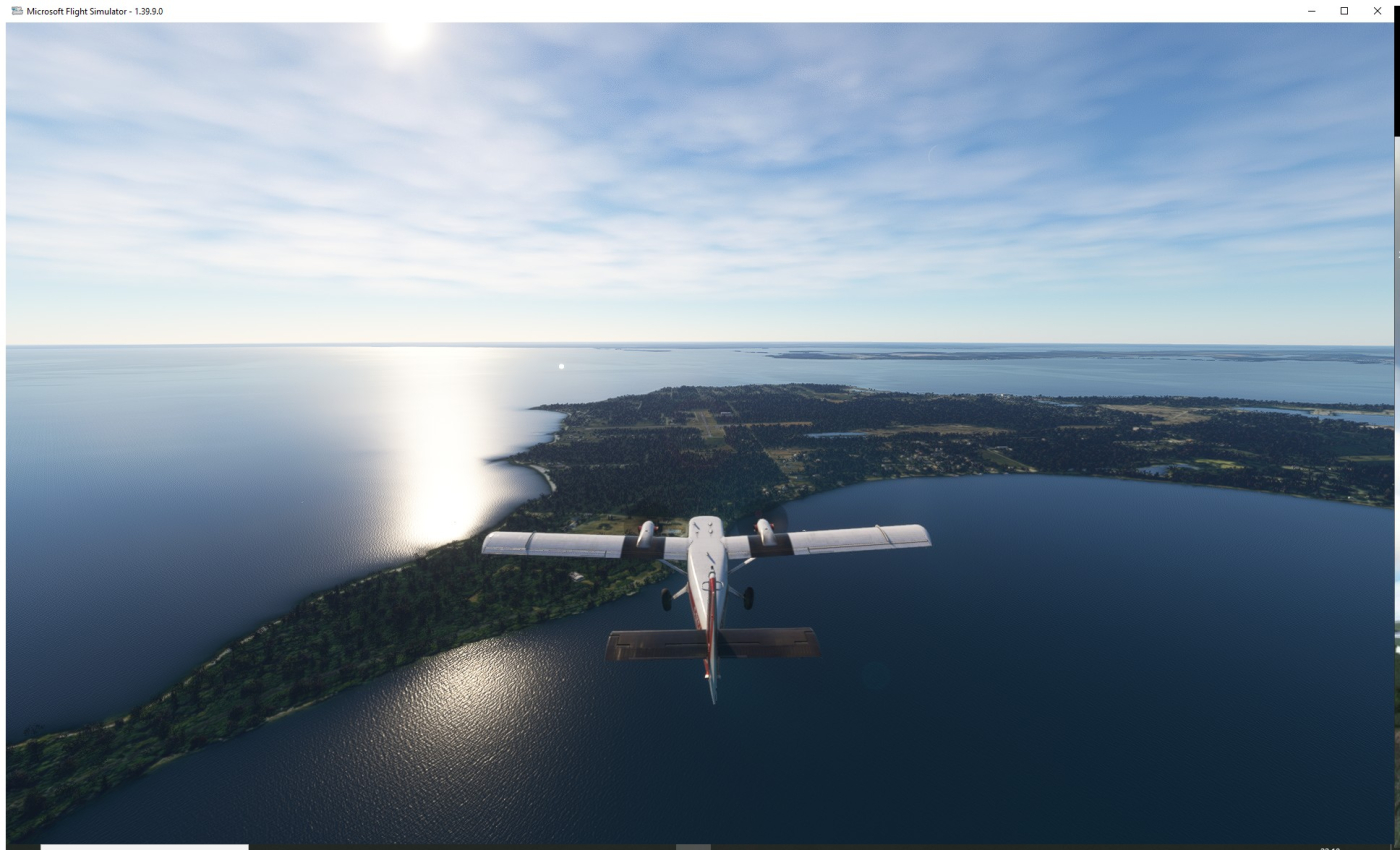Maximize the Flight Simulator window
Image resolution: width=1400 pixels, height=850 pixels.
pyautogui.click(x=1344, y=11)
